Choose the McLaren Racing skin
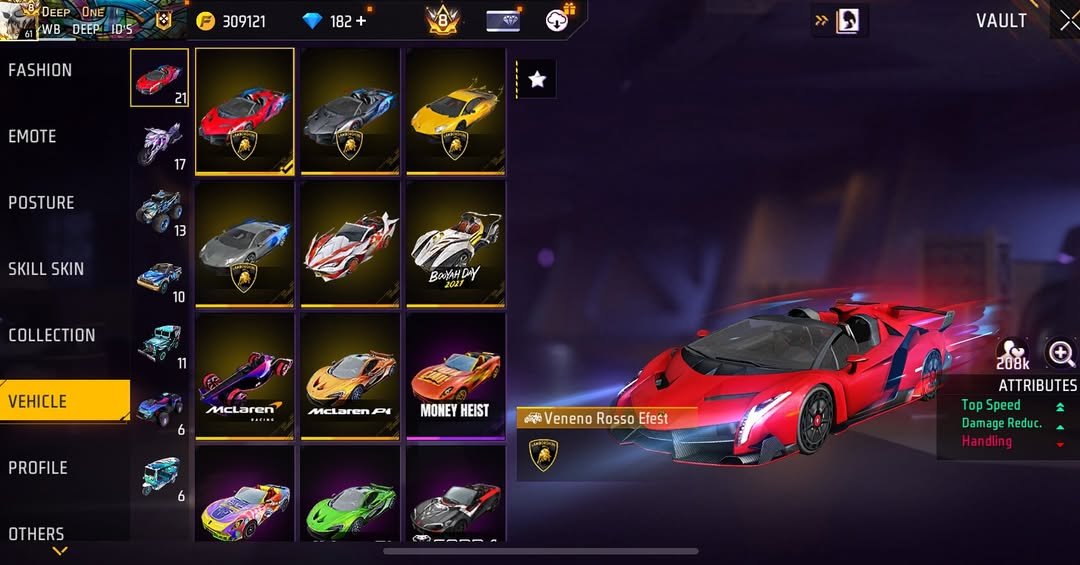 click(245, 376)
